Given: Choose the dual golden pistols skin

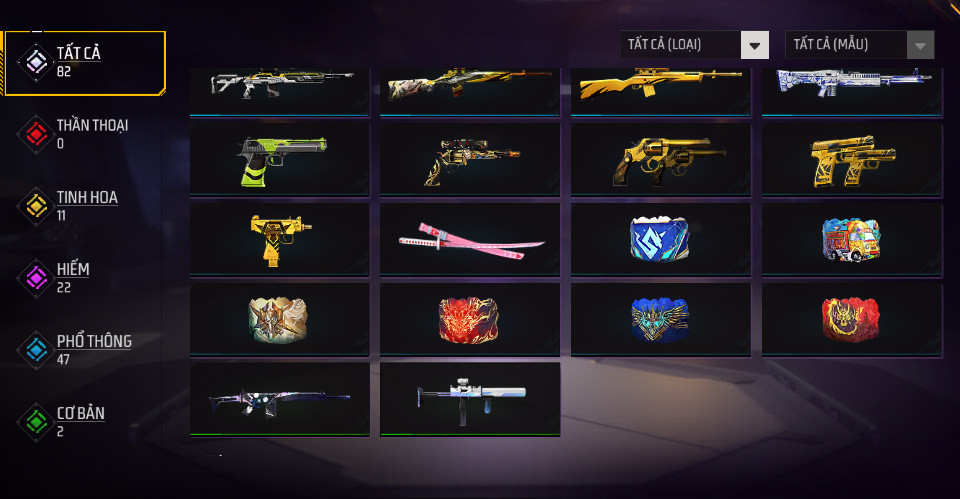Looking at the screenshot, I should click(851, 160).
